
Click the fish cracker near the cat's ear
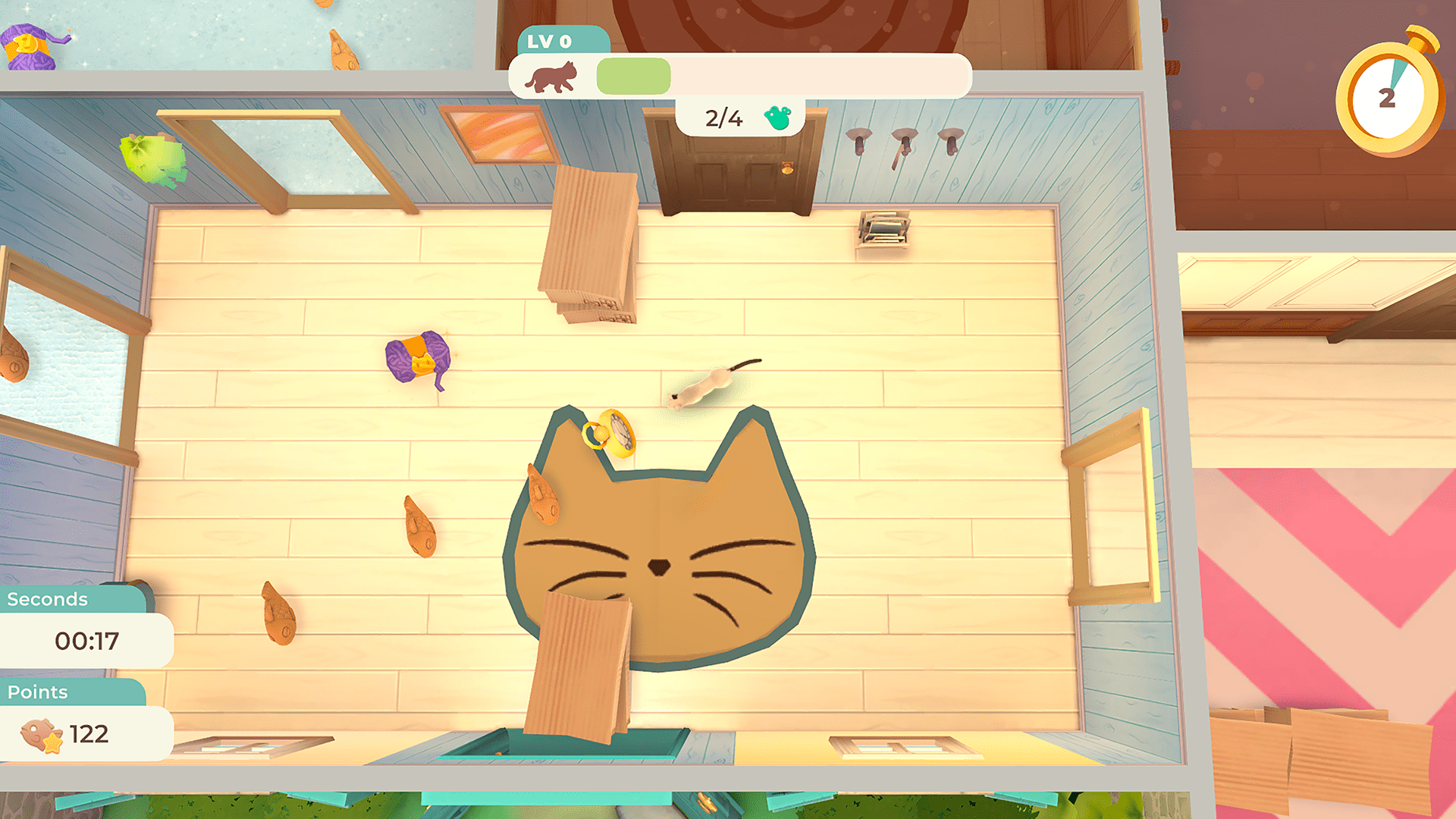point(543,493)
